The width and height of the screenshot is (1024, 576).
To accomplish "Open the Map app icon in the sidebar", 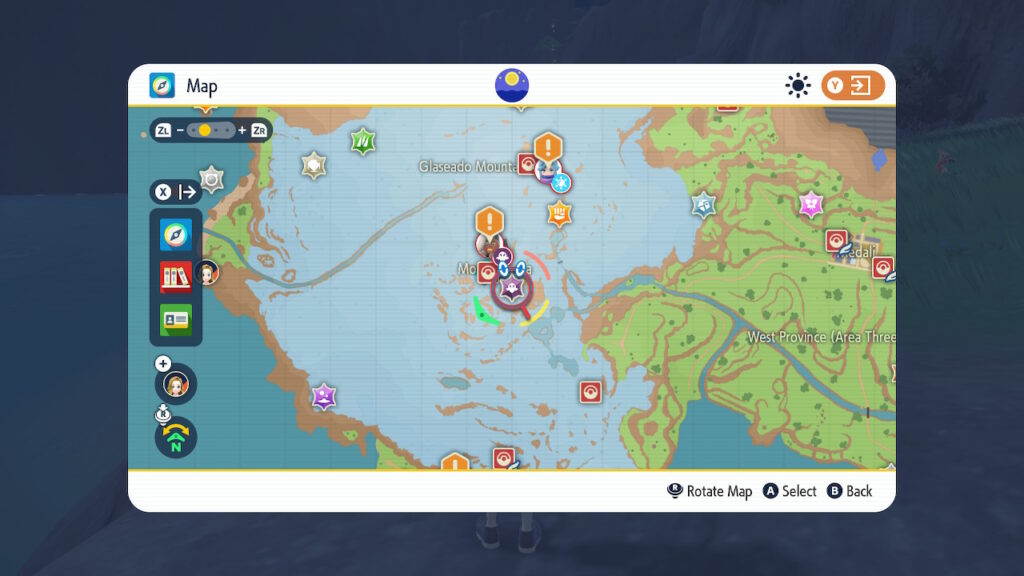I will [x=176, y=235].
